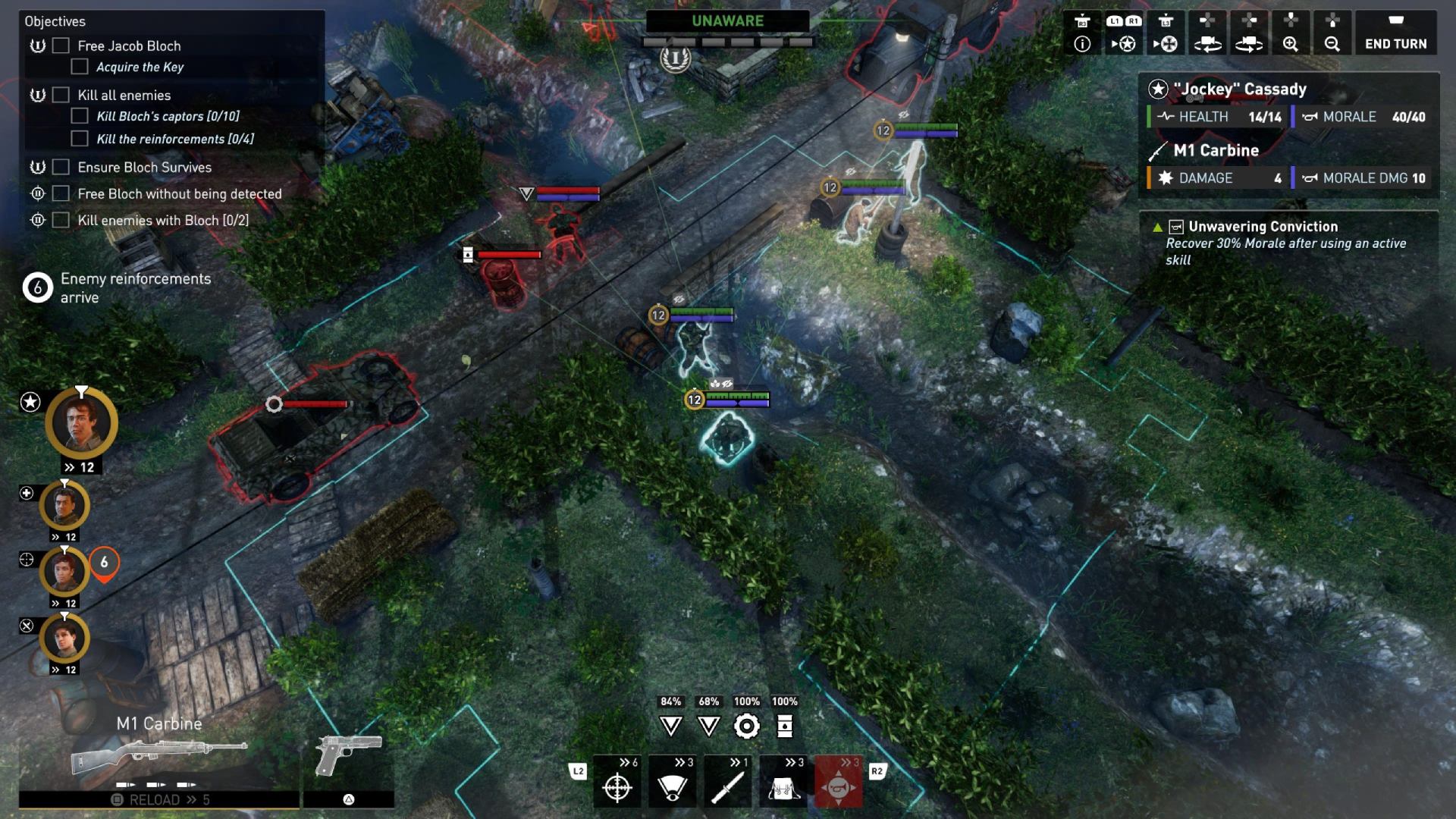Rotate the camera left
This screenshot has height=819, width=1456.
[x=1207, y=35]
